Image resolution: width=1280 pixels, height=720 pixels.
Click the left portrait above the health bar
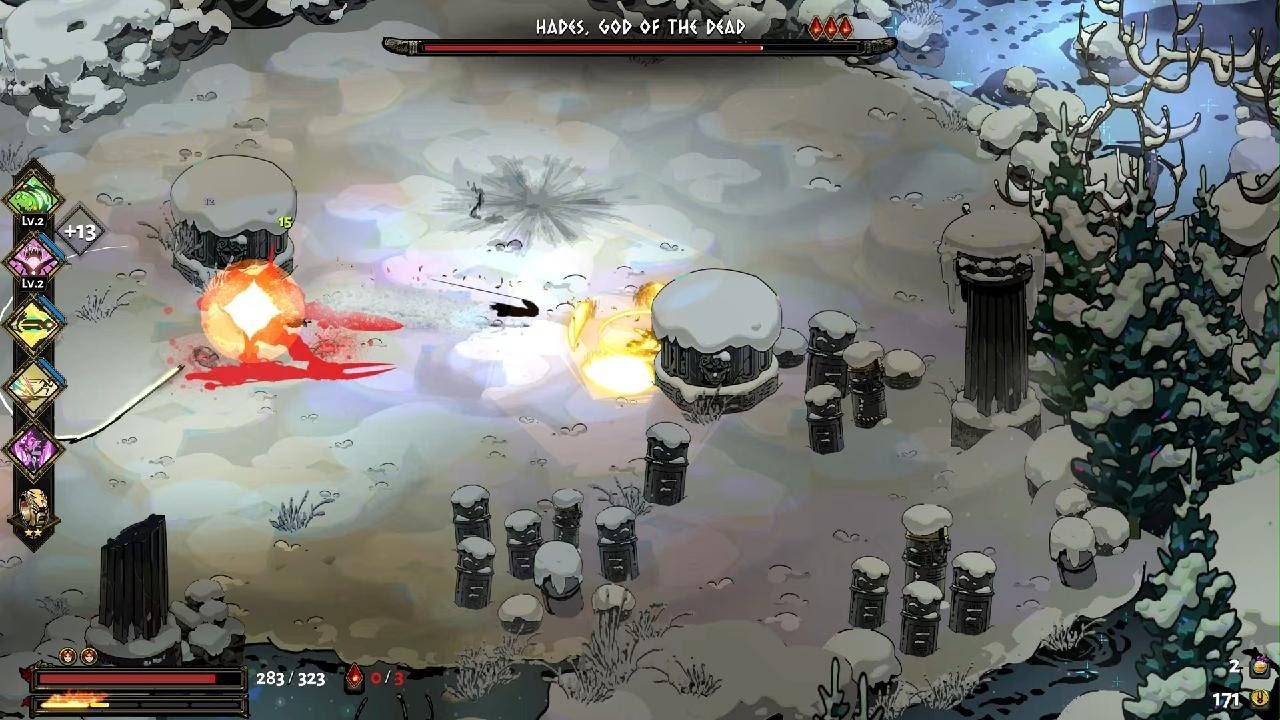(67, 655)
